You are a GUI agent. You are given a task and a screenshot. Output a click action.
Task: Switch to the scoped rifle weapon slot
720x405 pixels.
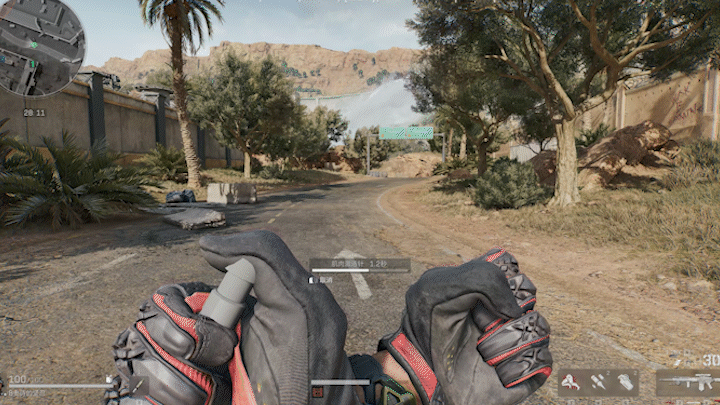tap(686, 381)
